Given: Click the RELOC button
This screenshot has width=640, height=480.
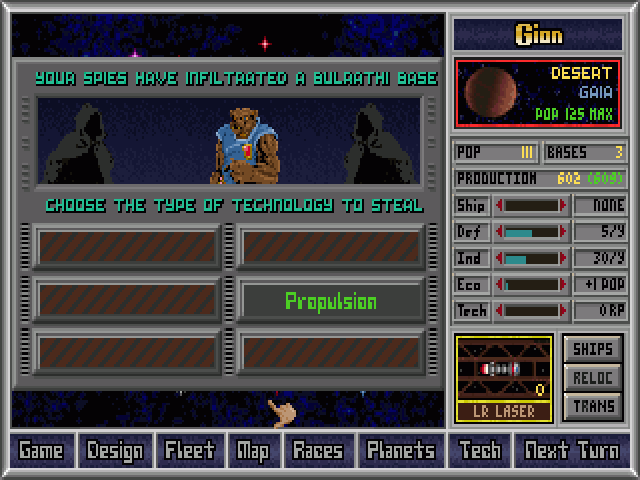Looking at the screenshot, I should pos(593,378).
